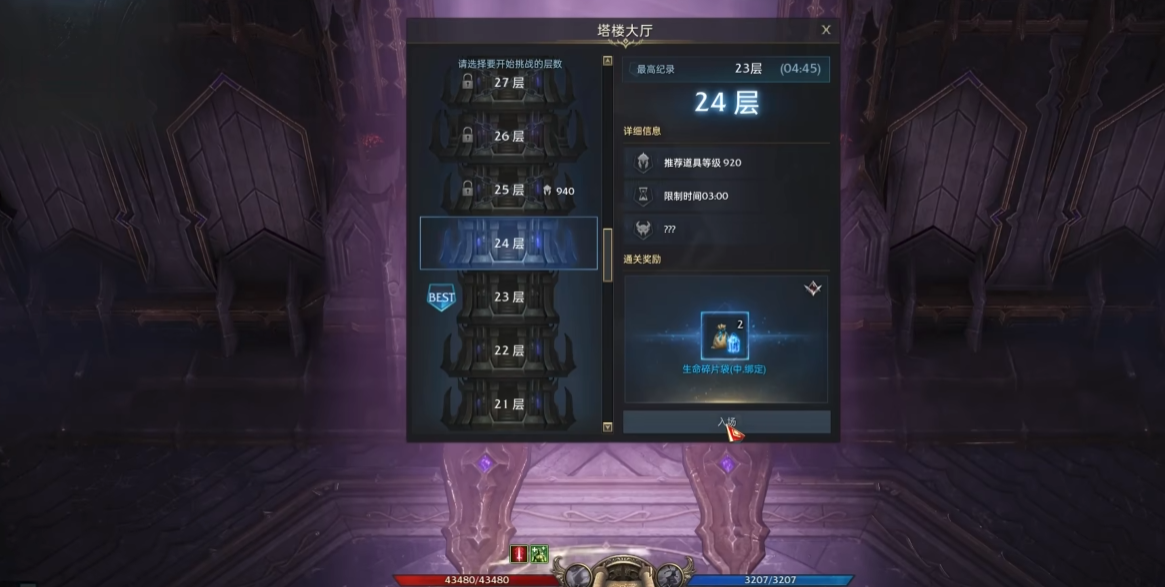The image size is (1165, 587).
Task: Select the locked 27层 floor
Action: point(509,82)
